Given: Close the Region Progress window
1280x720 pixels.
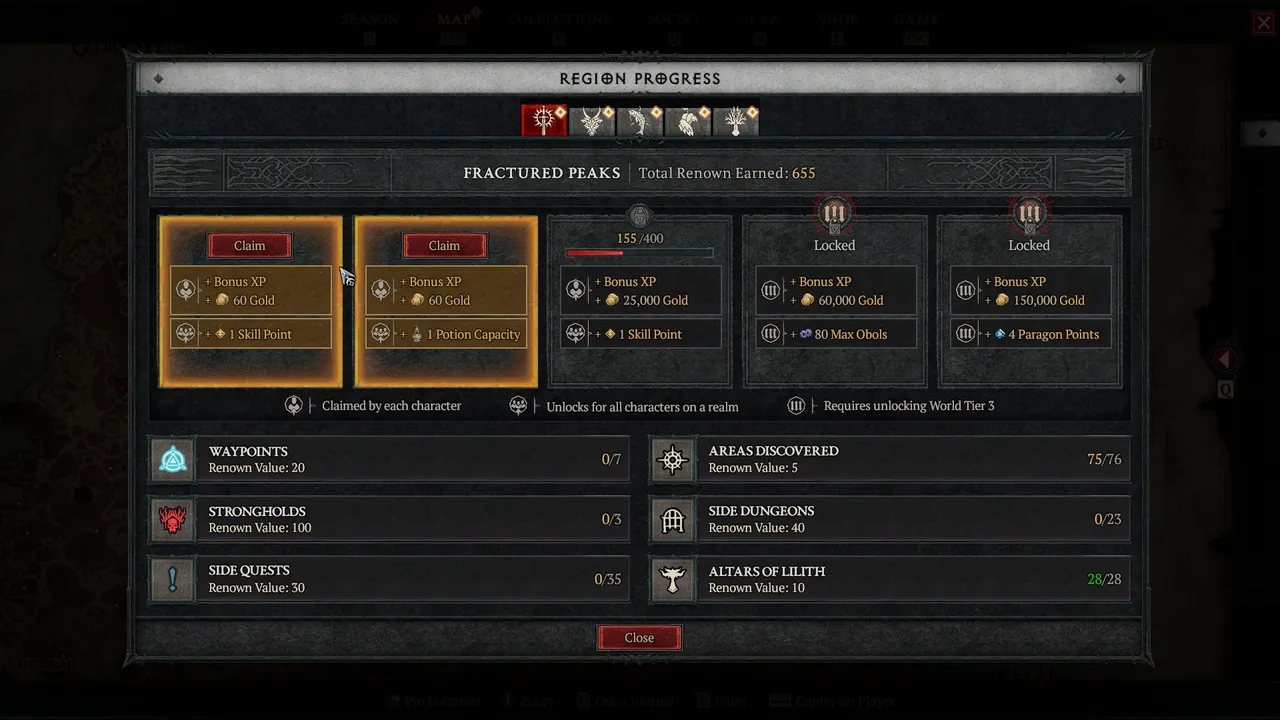Looking at the screenshot, I should pos(639,638).
